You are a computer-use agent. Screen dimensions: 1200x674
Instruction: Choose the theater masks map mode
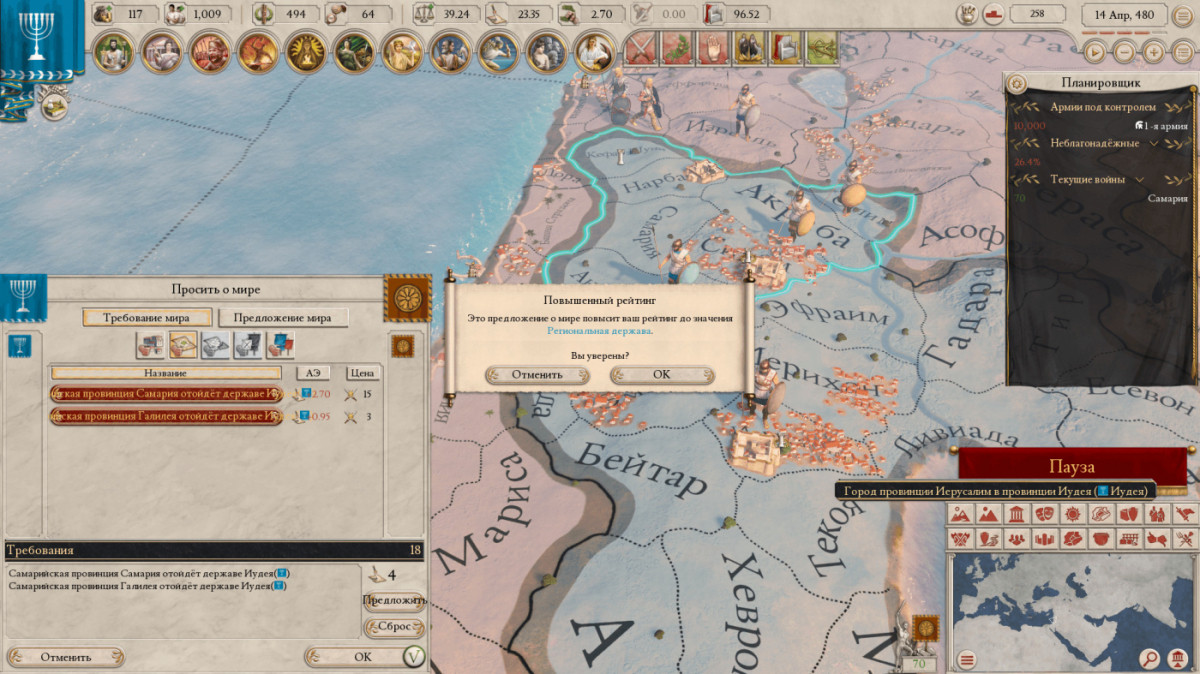click(x=1043, y=515)
